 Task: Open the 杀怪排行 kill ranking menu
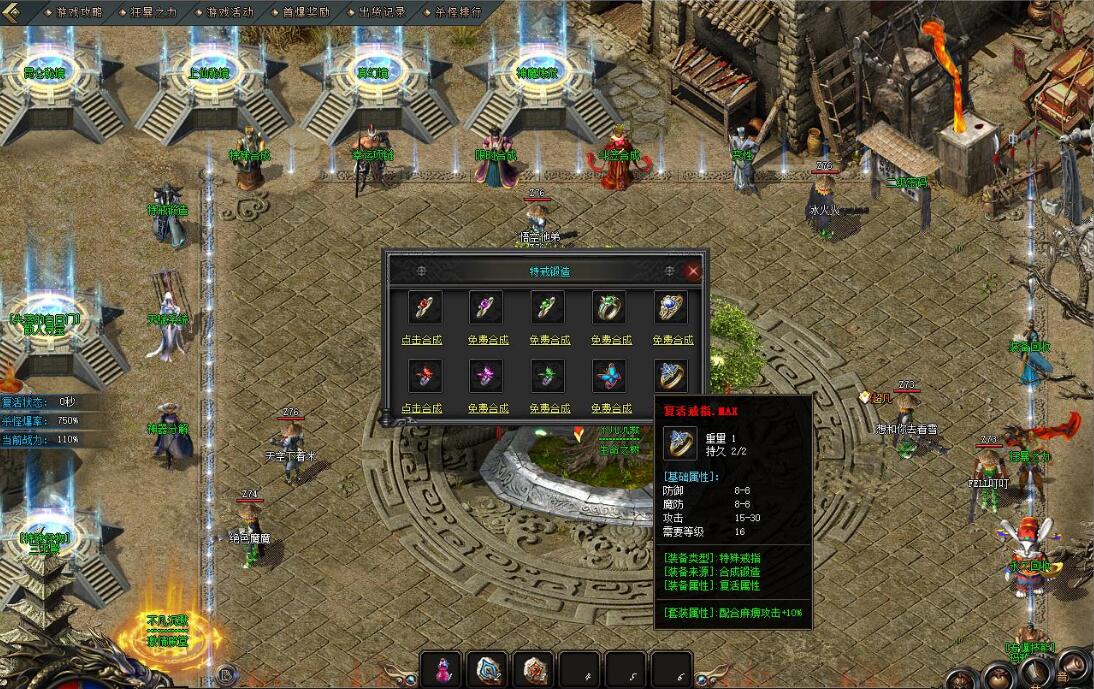point(458,12)
